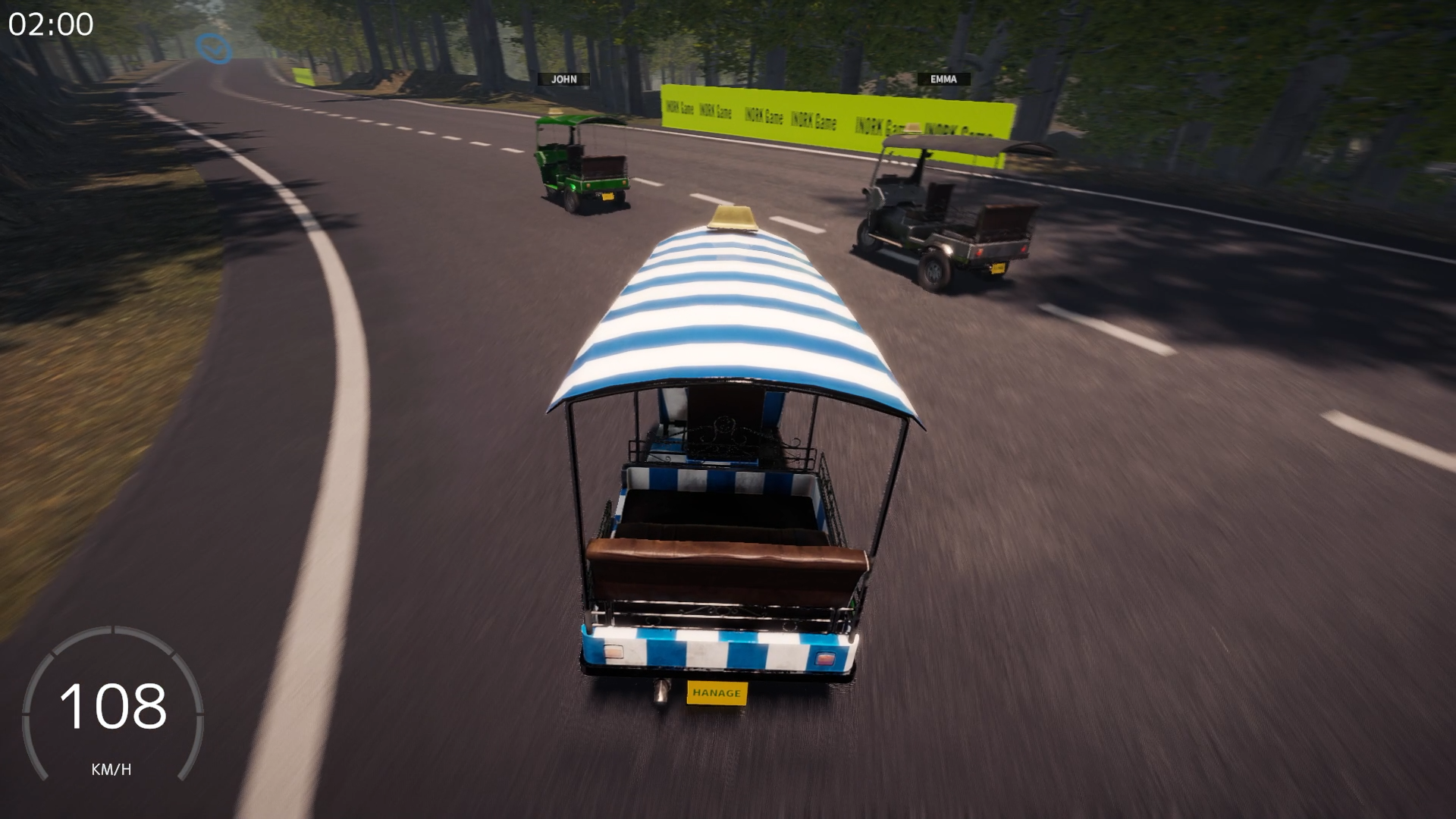Toggle JOHN's name tag visibility
The image size is (1456, 819).
click(x=565, y=79)
